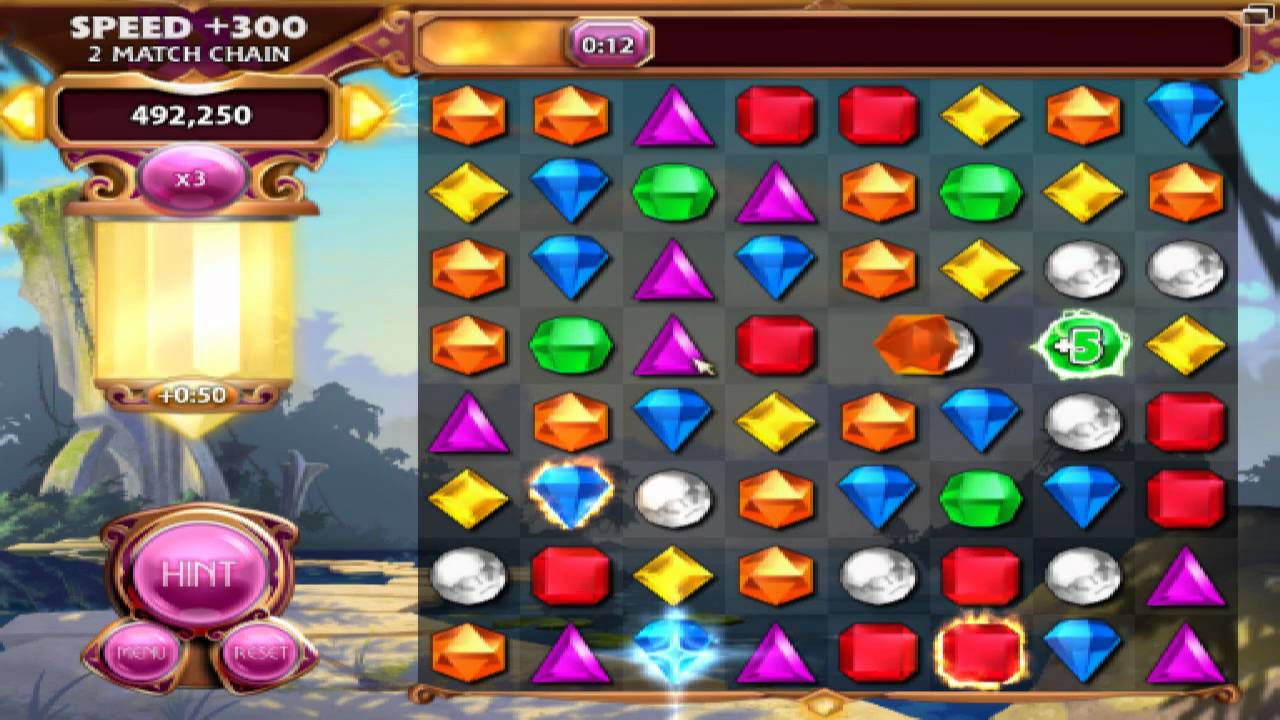
Task: Restore the window using the top-right icon
Action: point(1256,14)
